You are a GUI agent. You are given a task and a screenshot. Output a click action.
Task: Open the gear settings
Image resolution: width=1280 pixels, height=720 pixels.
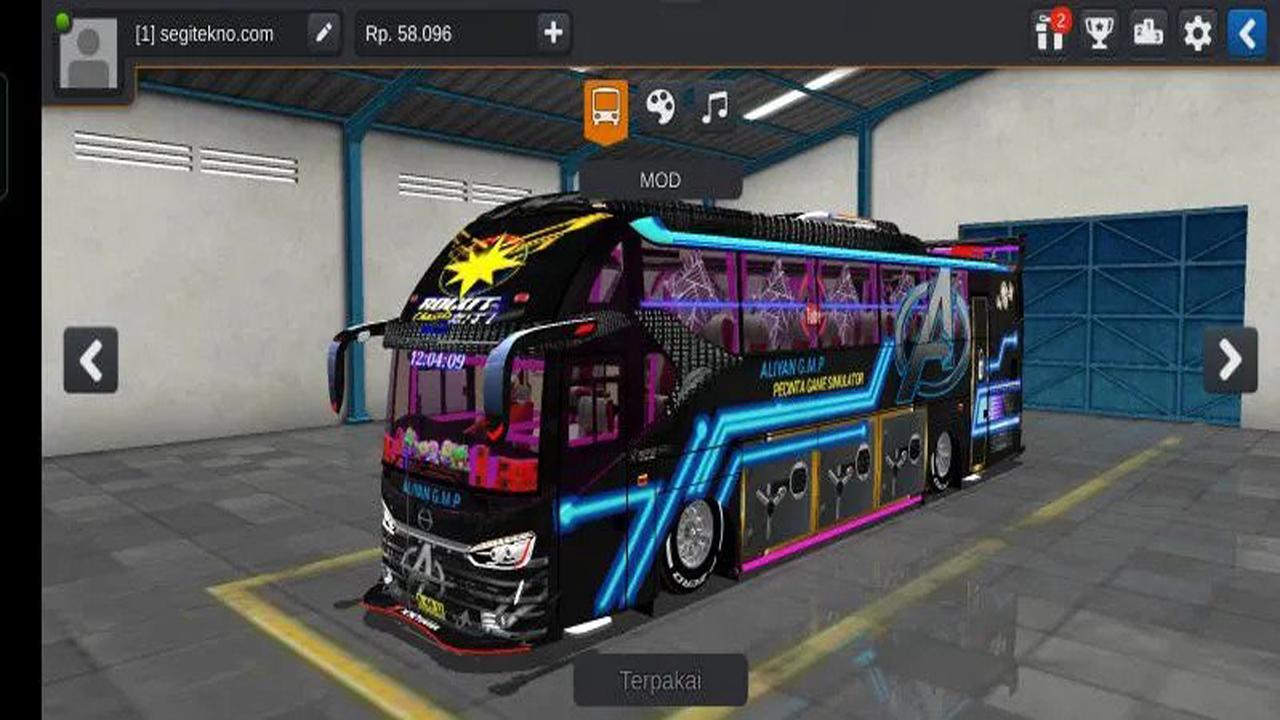pos(1197,34)
